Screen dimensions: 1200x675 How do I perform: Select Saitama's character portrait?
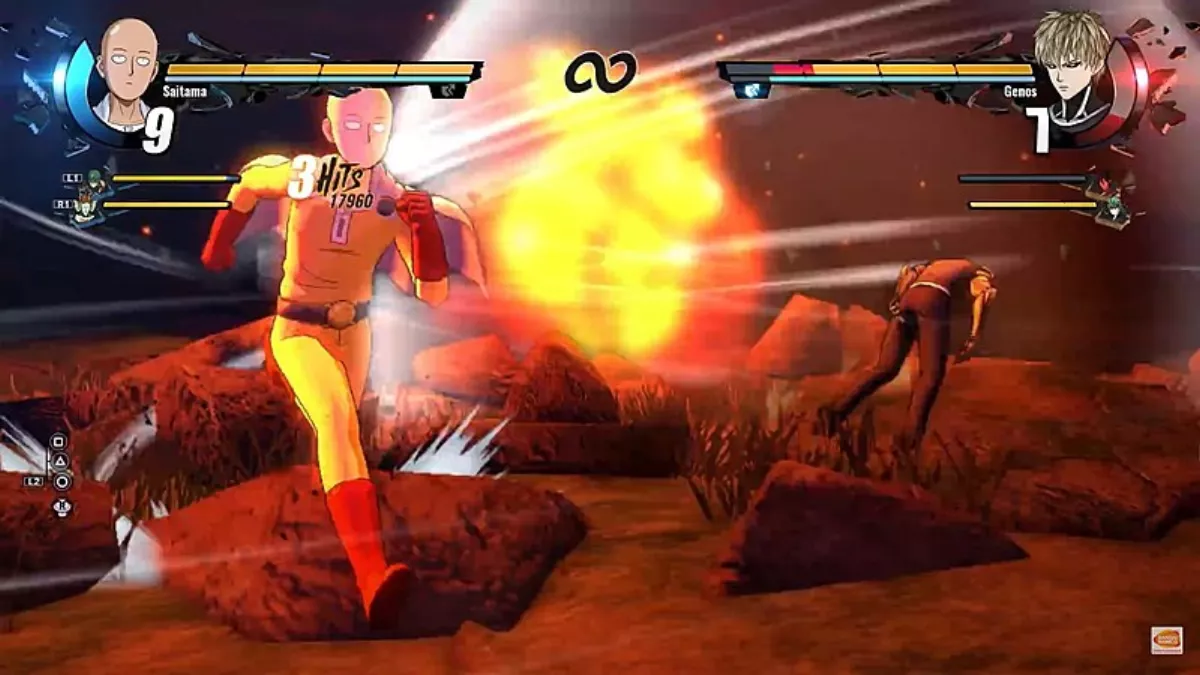(126, 73)
